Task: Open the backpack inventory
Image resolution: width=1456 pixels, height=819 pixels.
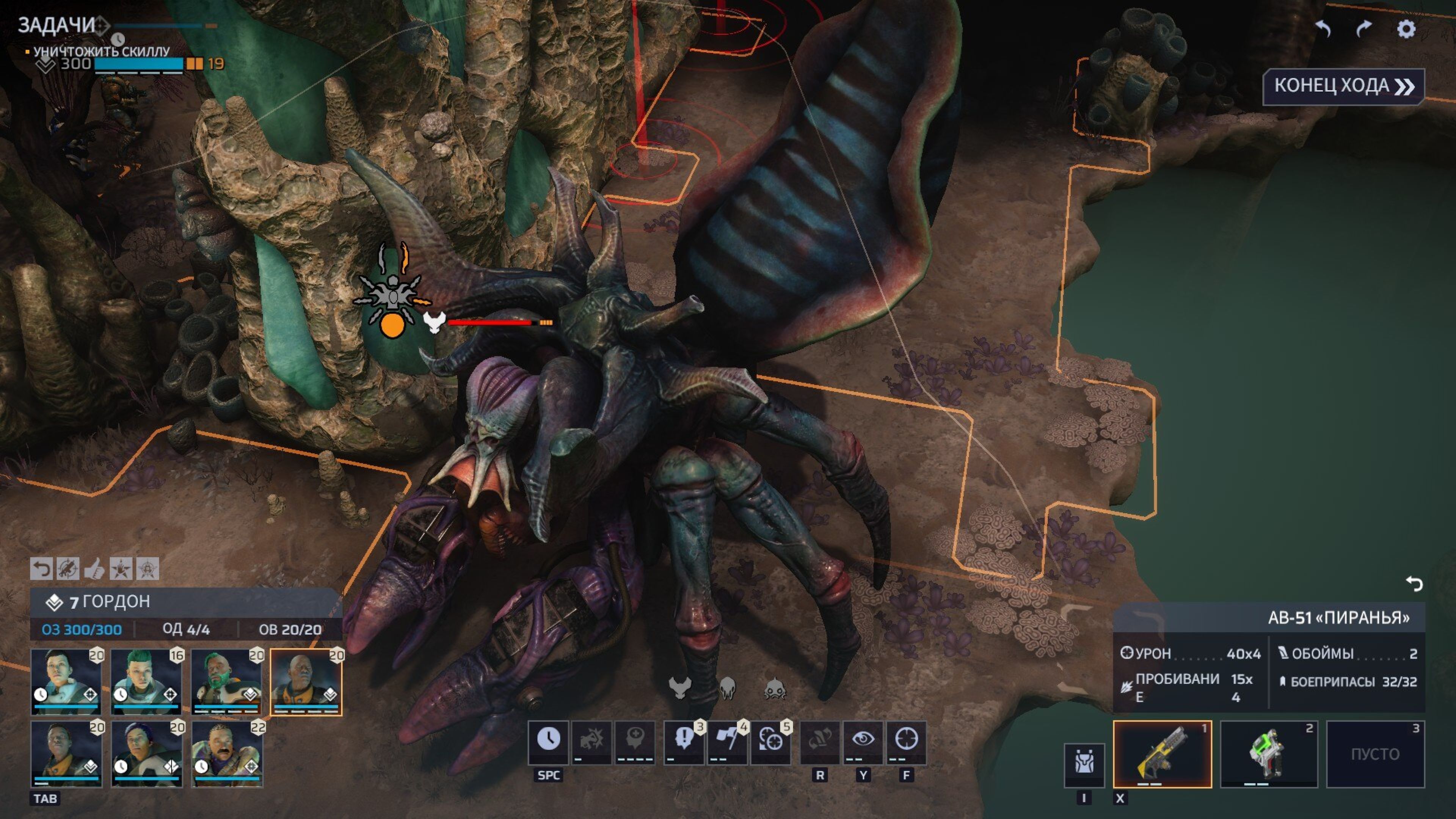Action: (1084, 764)
